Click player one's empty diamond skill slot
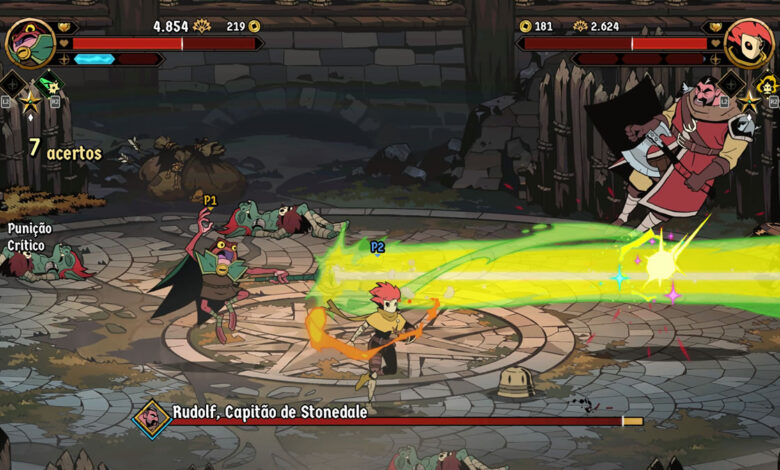 pyautogui.click(x=12, y=85)
